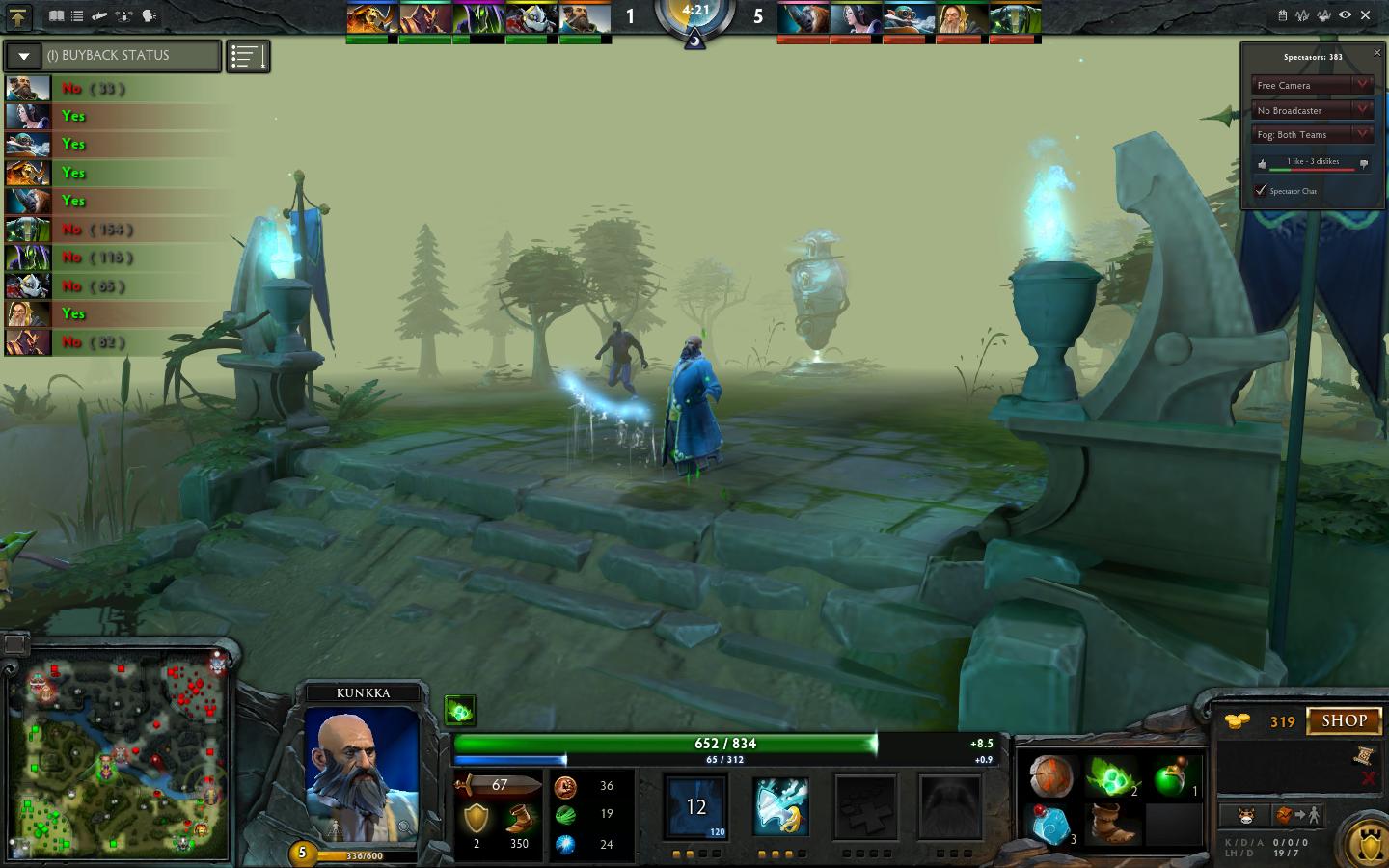Click the voice chat speaking icon
Screen dimensions: 1389x868
pyautogui.click(x=148, y=16)
